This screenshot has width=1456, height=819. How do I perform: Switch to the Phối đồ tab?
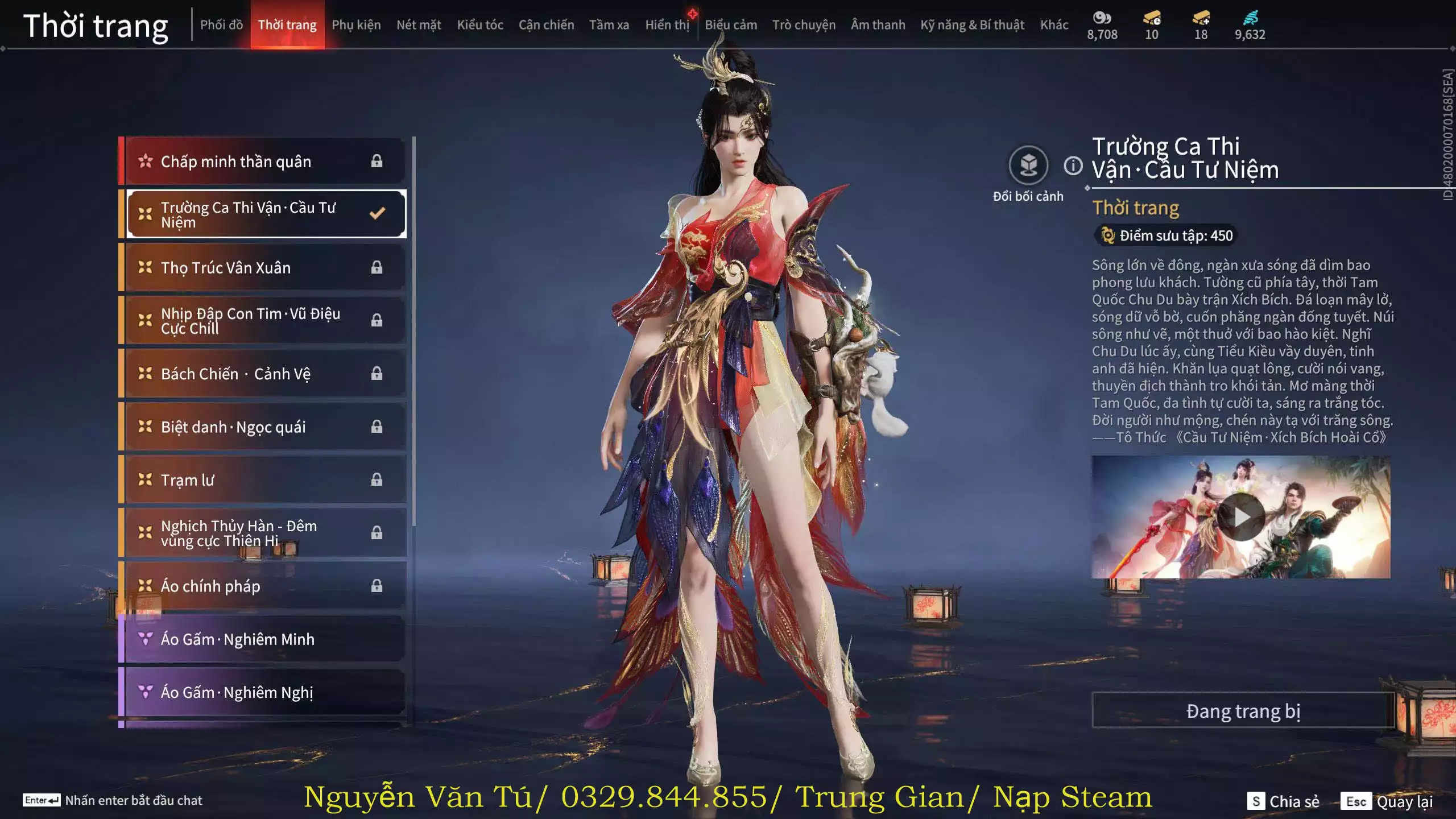(x=221, y=25)
